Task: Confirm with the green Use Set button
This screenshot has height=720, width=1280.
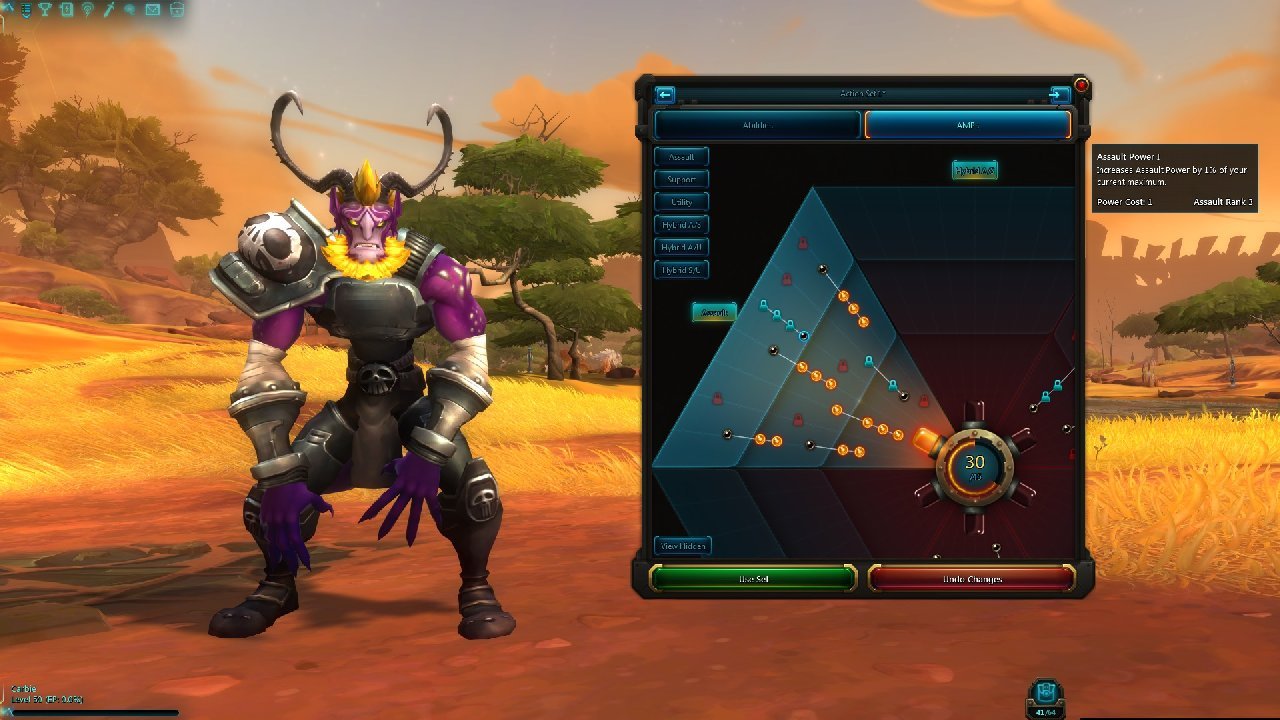Action: [x=753, y=579]
